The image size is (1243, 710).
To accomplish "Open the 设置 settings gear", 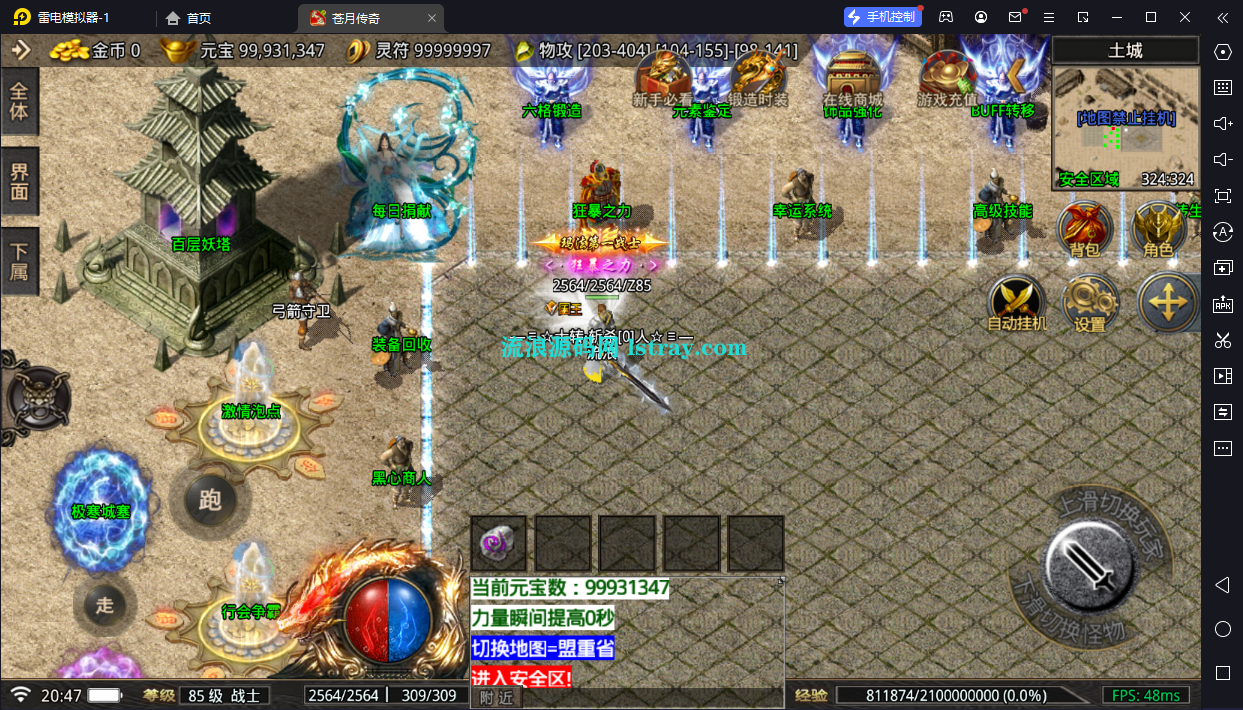I will 1090,303.
